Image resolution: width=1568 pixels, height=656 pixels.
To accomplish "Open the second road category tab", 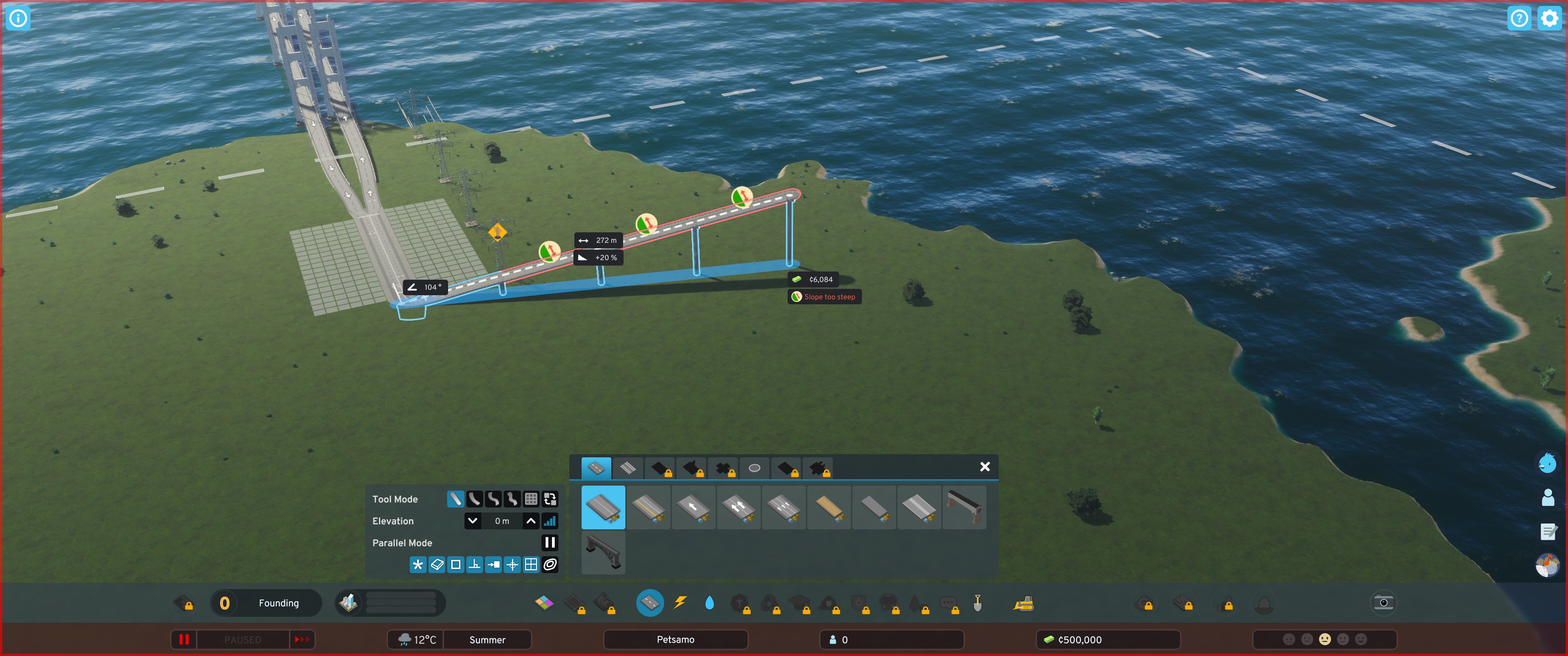I will [628, 468].
